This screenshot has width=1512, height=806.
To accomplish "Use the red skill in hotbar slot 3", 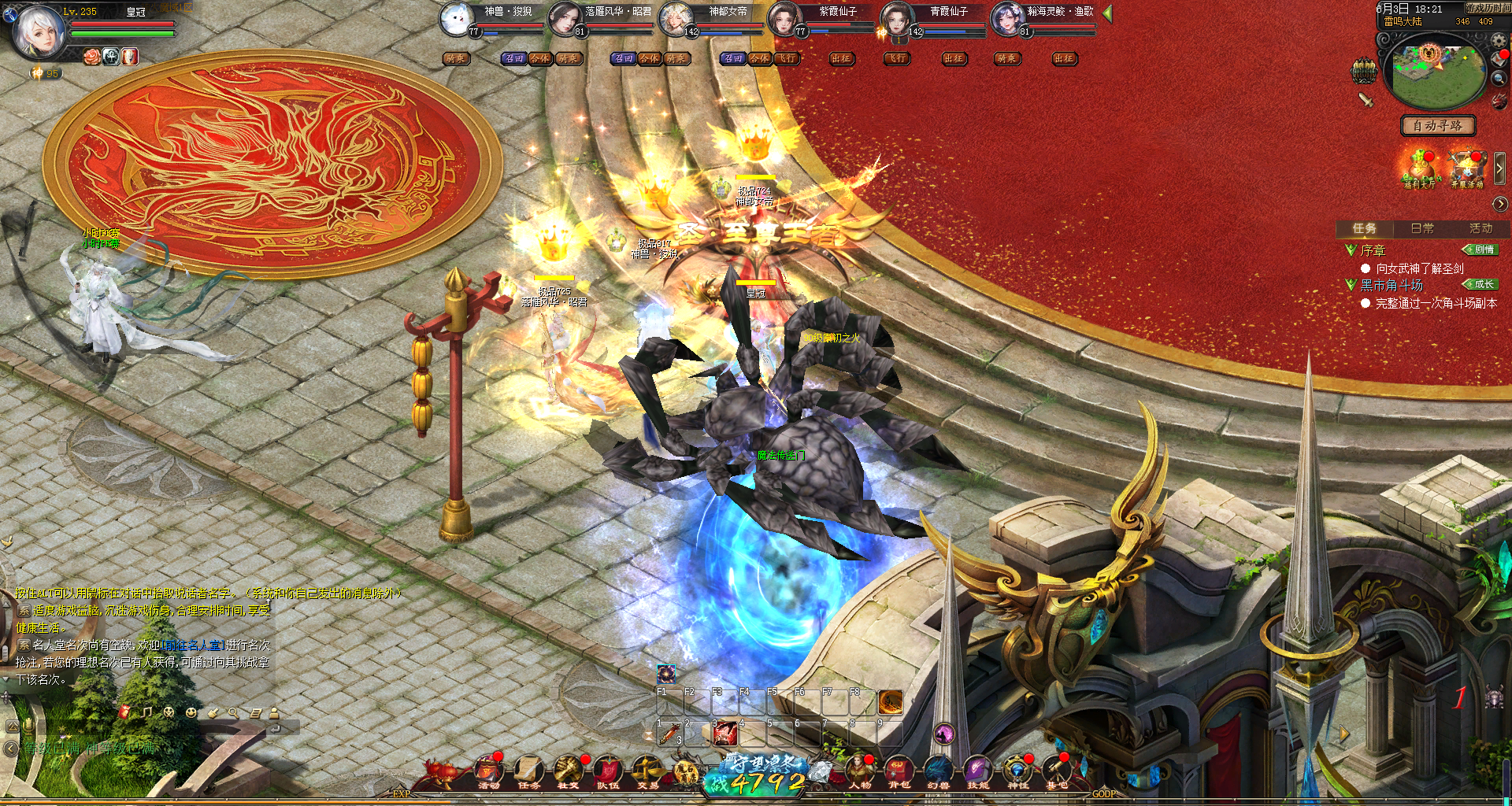I will [x=724, y=734].
